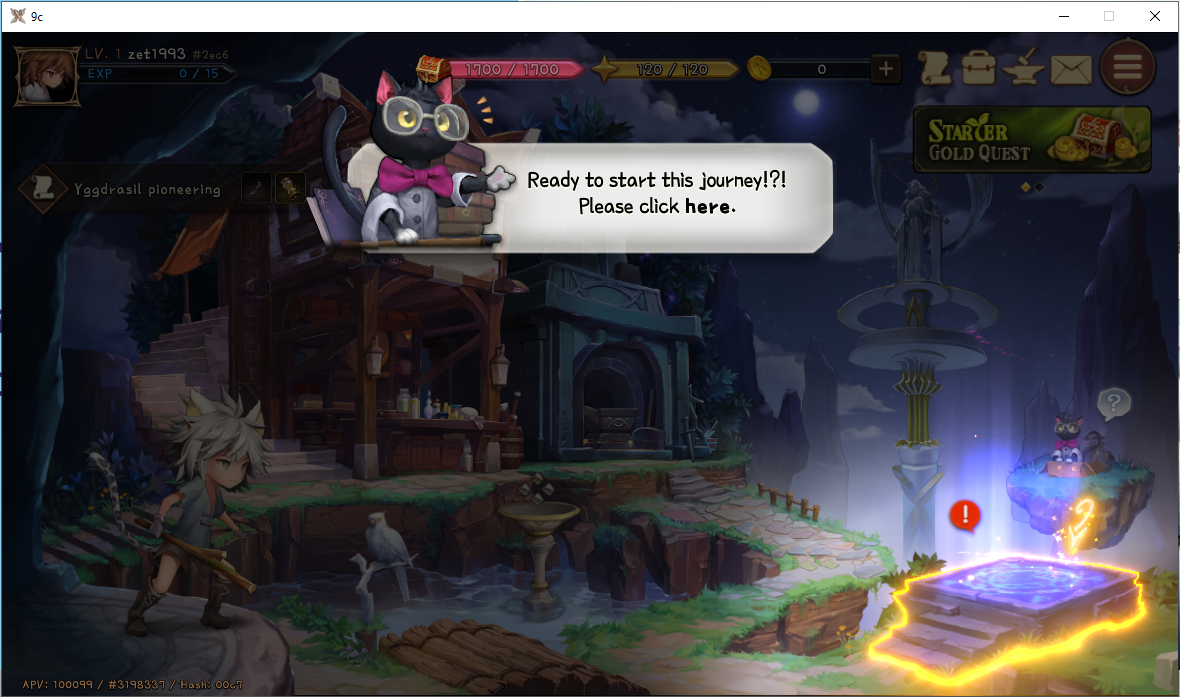Open the Starter Gold Quest banner
Screen dimensions: 1180x697
tap(1031, 140)
